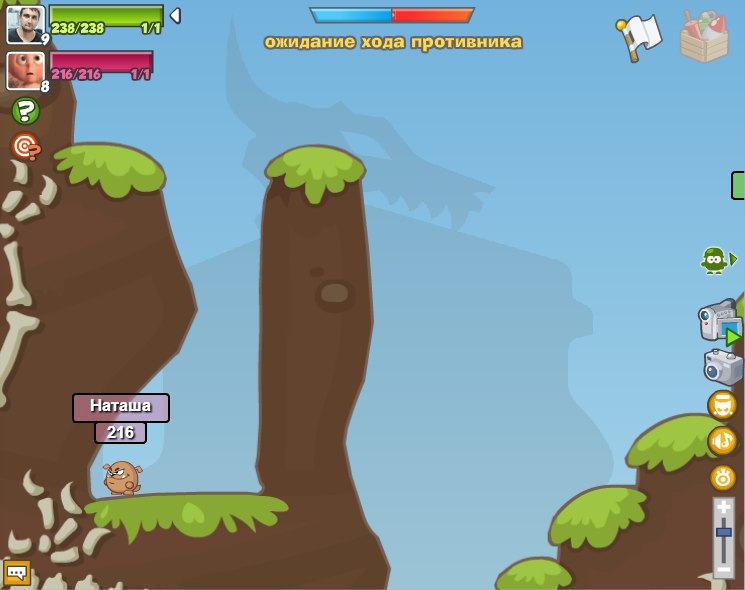This screenshot has height=590, width=745.
Task: Click the blue zoom slider handle
Action: [724, 532]
